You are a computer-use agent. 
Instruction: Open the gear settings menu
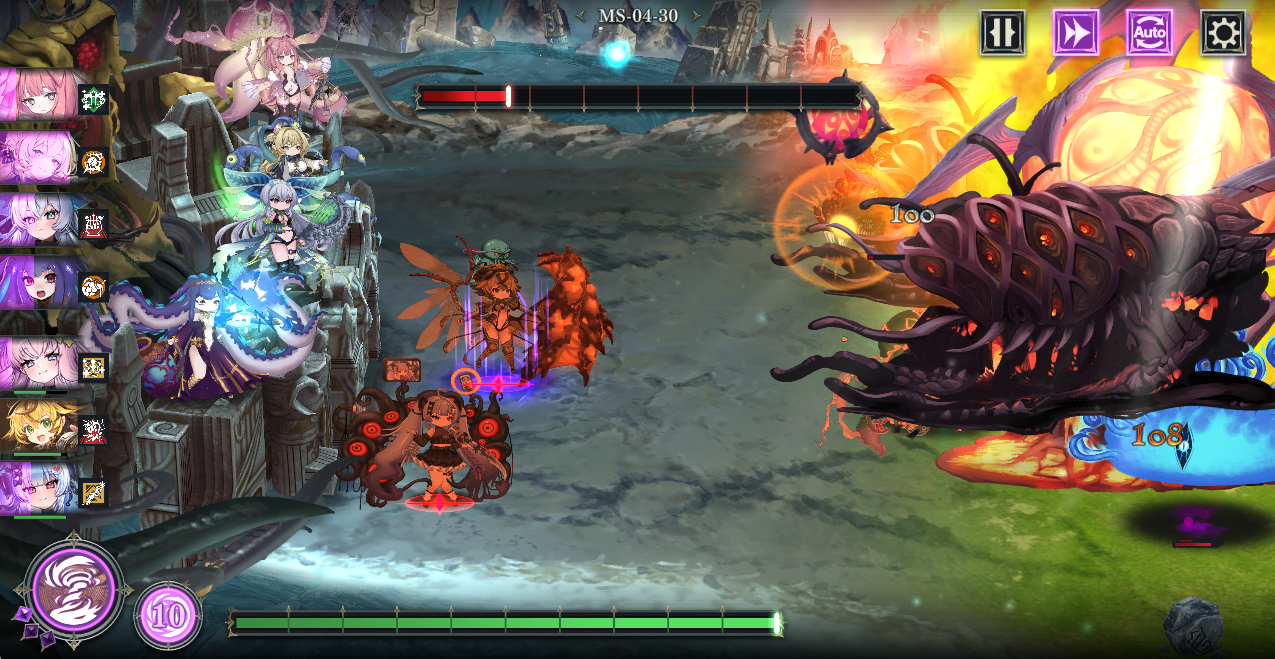click(1222, 33)
